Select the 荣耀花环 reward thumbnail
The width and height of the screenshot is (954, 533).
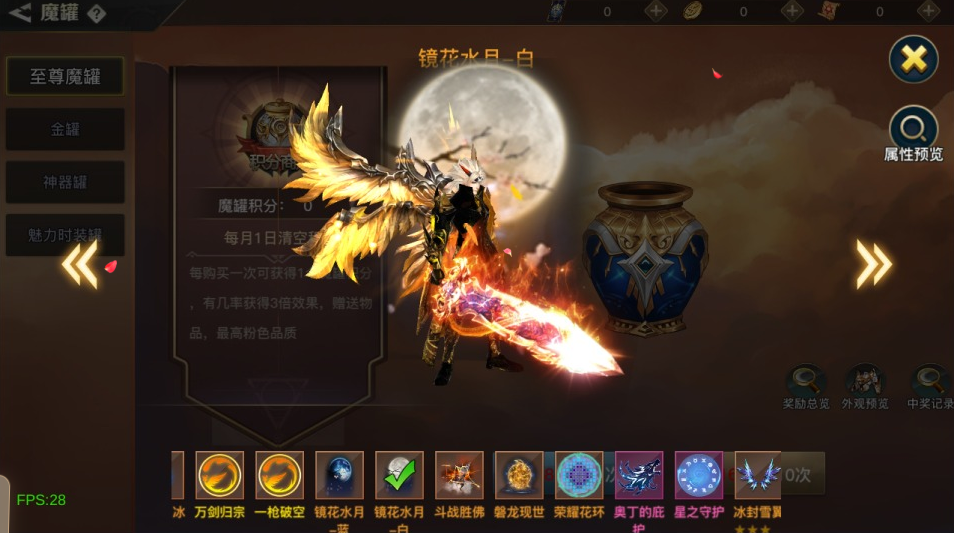click(579, 475)
